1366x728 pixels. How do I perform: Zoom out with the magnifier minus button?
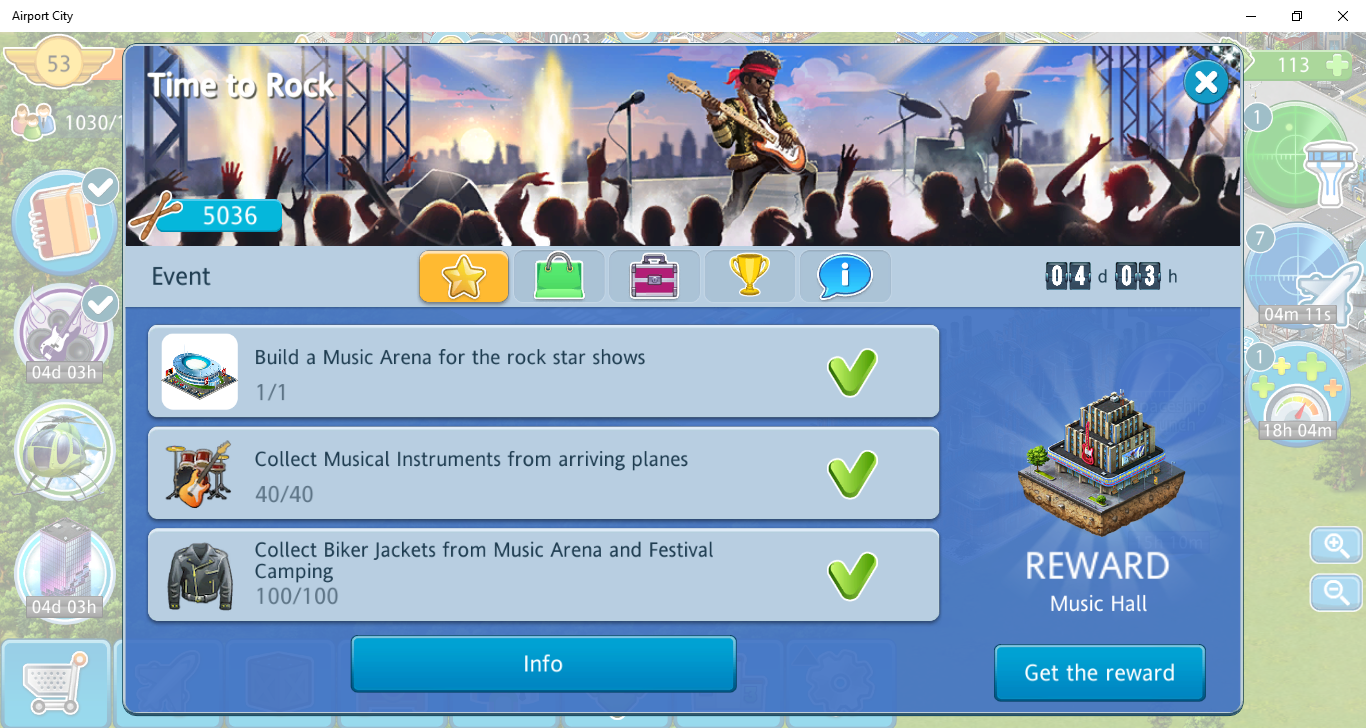click(x=1337, y=592)
